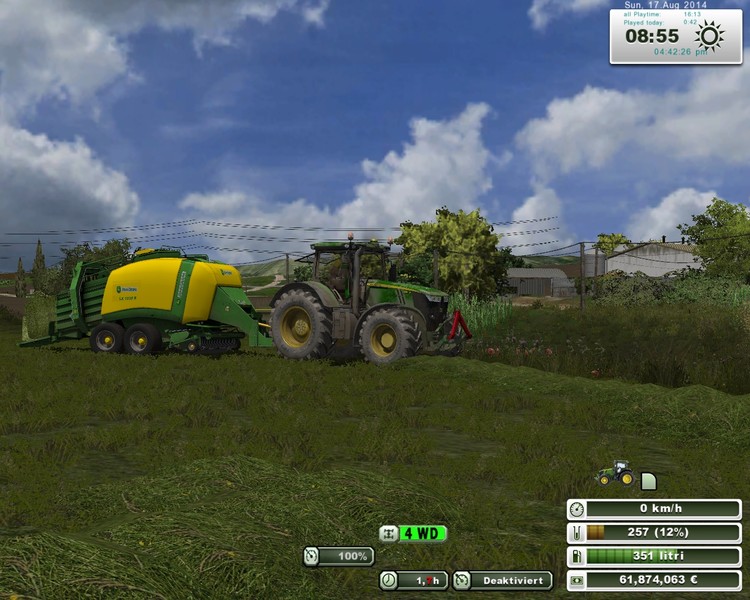750x600 pixels.
Task: Click the bale icon beside the tractor
Action: (648, 481)
